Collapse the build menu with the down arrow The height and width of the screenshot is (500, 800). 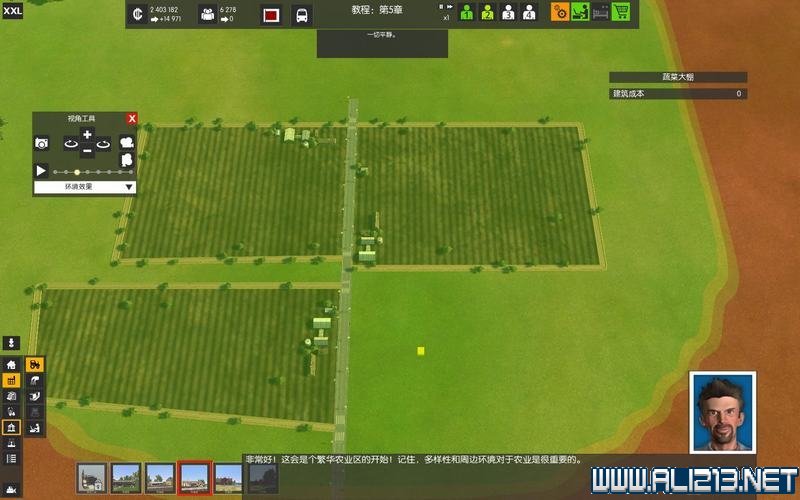[x=12, y=343]
